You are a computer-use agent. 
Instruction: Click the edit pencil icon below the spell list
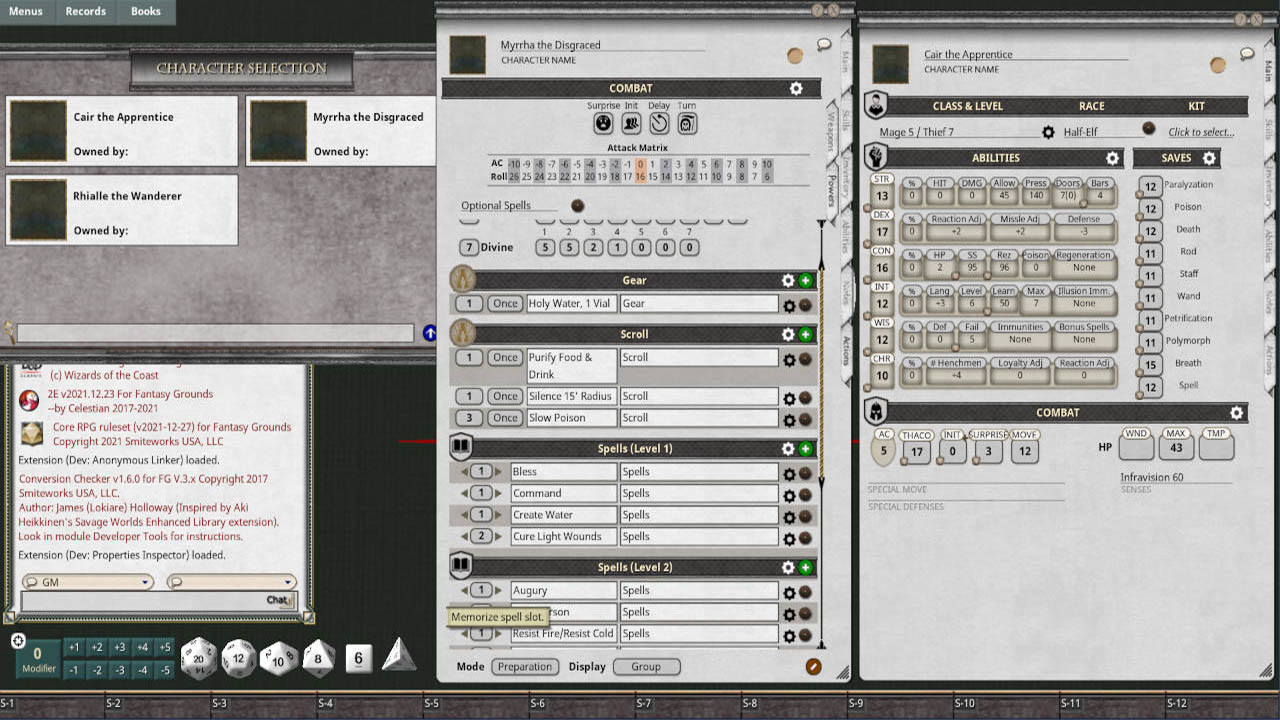pos(812,665)
